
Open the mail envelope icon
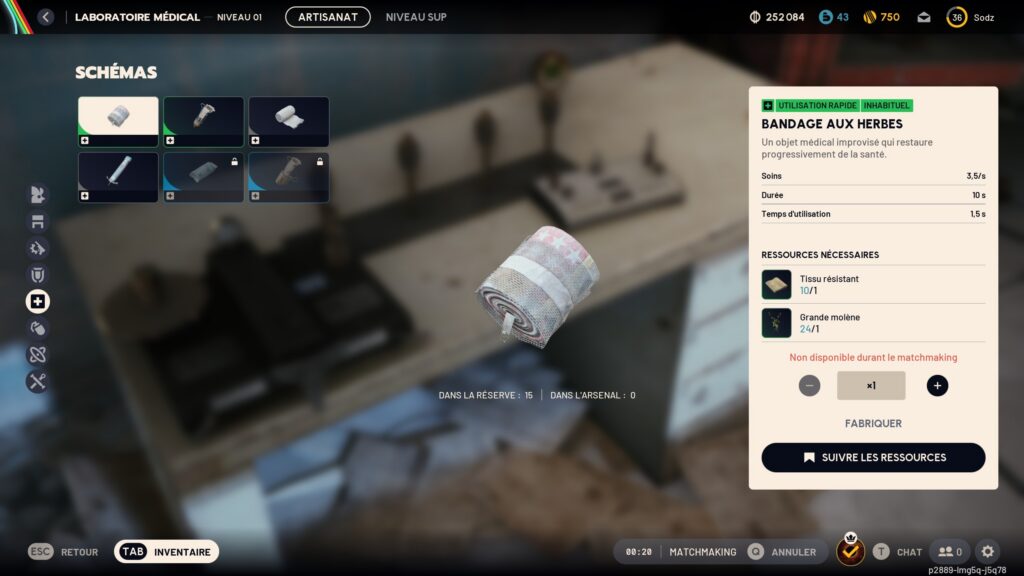(923, 17)
